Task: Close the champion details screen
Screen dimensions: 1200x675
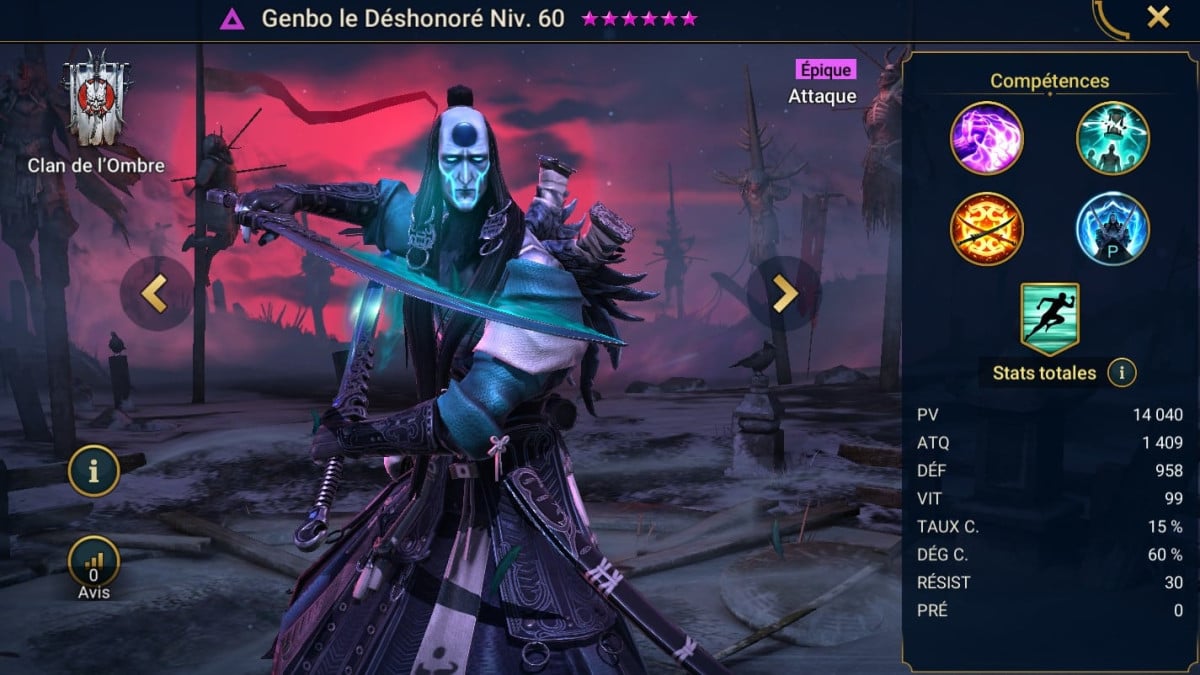Action: point(1158,17)
